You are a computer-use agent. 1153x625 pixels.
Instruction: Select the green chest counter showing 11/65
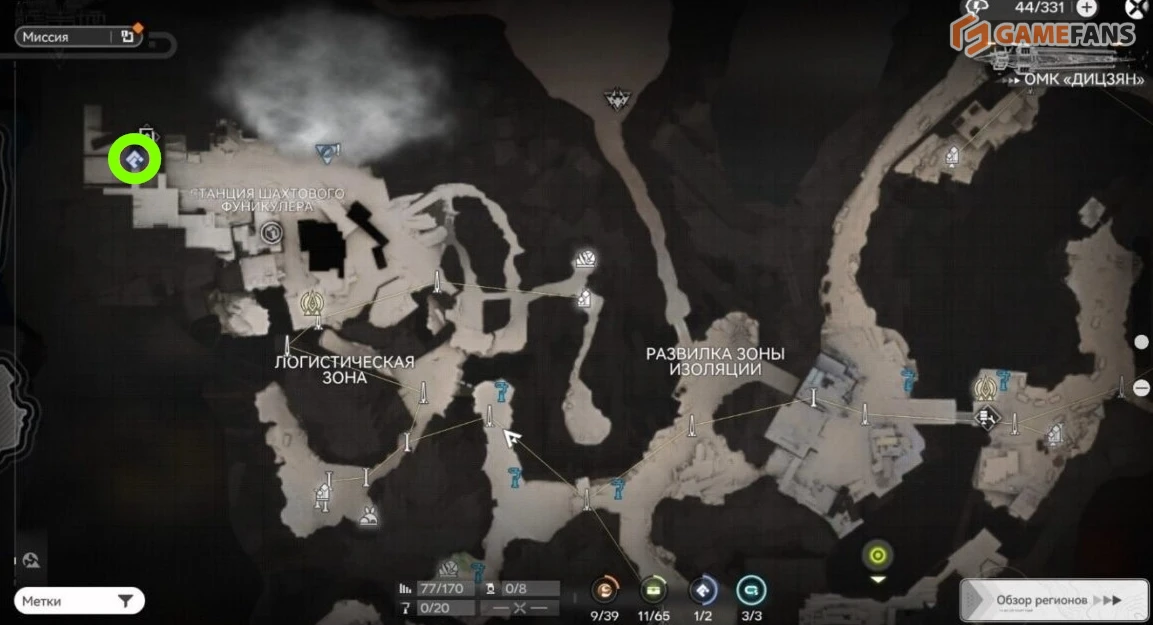coord(653,589)
